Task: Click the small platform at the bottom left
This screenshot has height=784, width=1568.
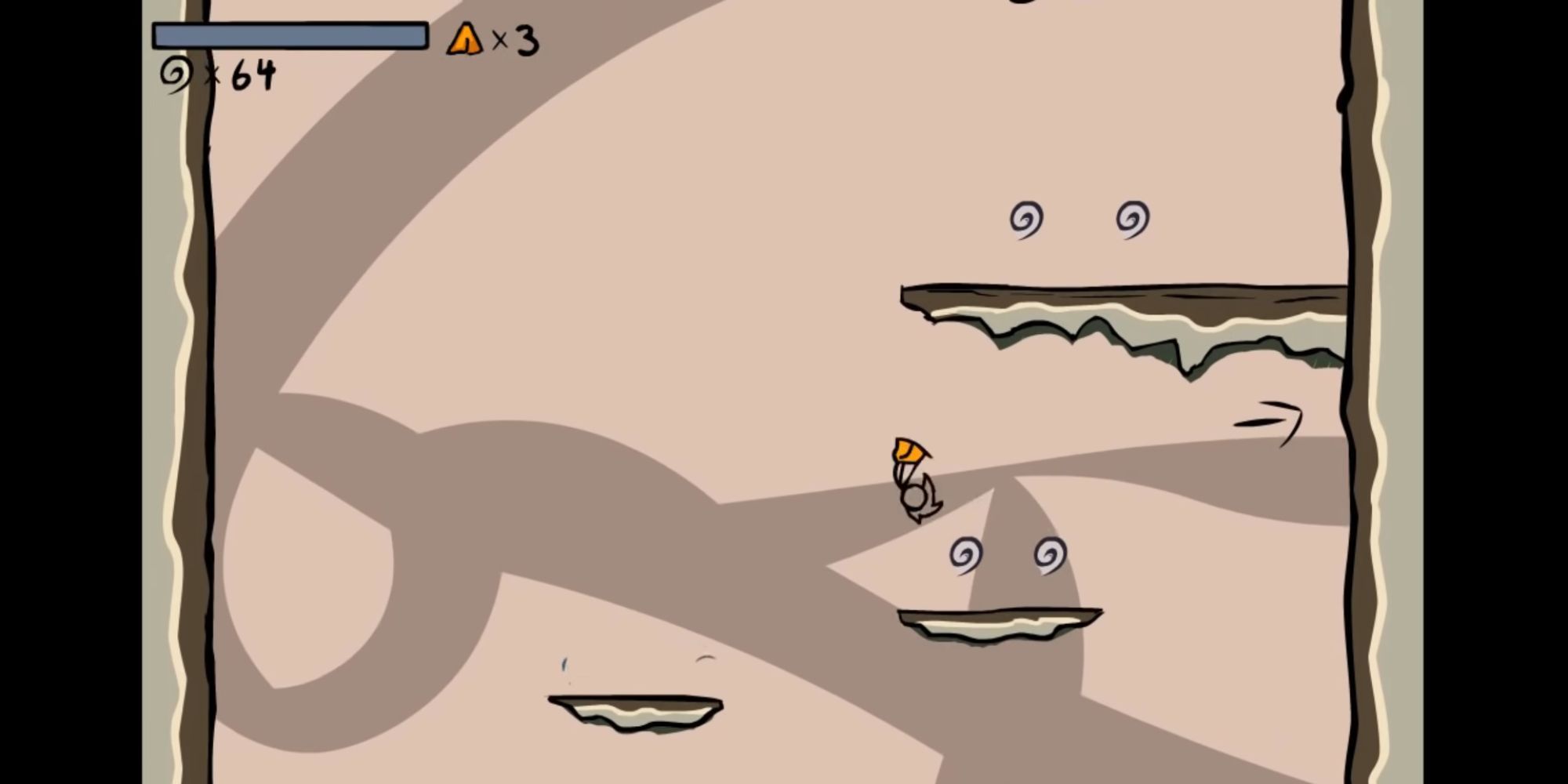Action: [x=635, y=713]
